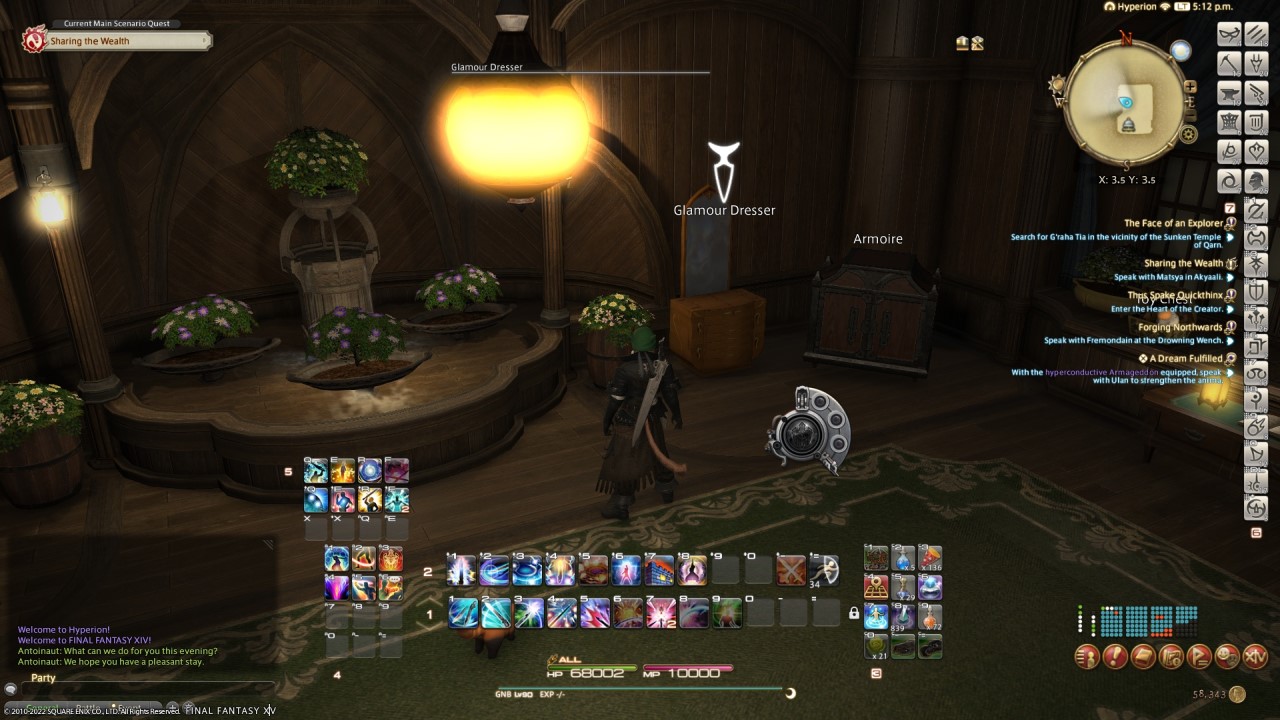Open the Inventory pouch icon
The image size is (1280, 720).
1142,657
